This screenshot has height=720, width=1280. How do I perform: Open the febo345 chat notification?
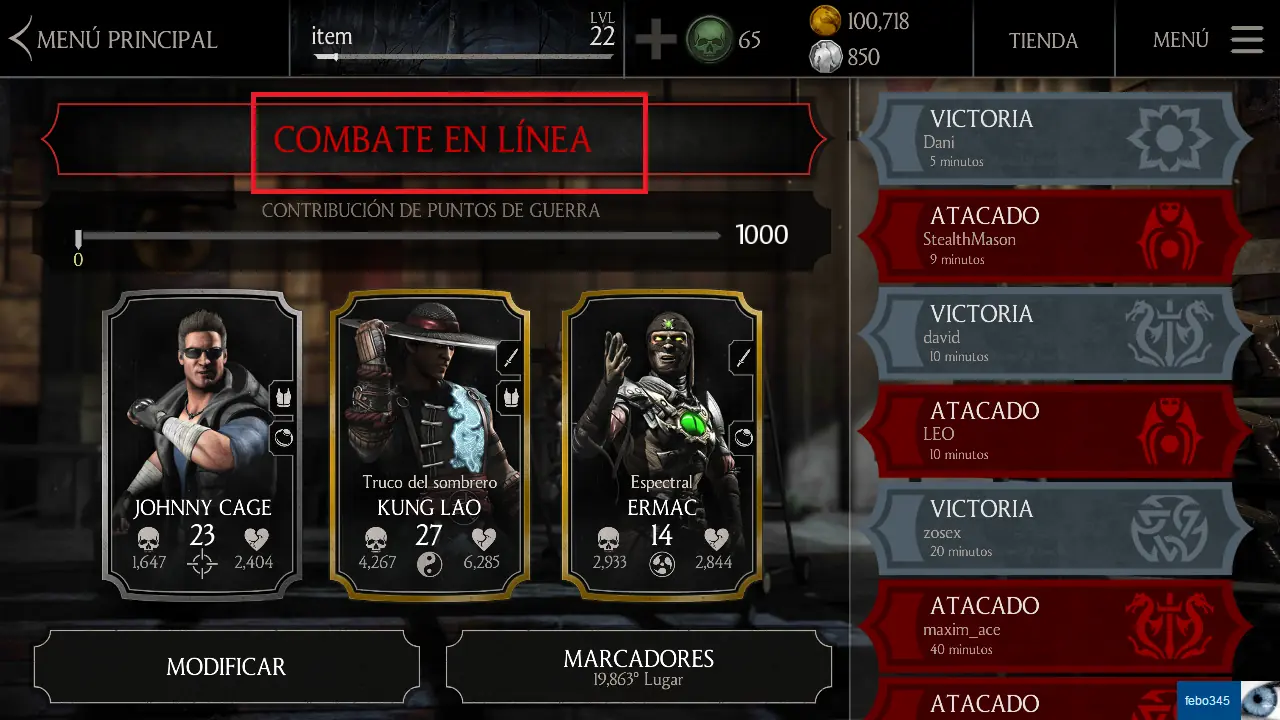(1206, 699)
